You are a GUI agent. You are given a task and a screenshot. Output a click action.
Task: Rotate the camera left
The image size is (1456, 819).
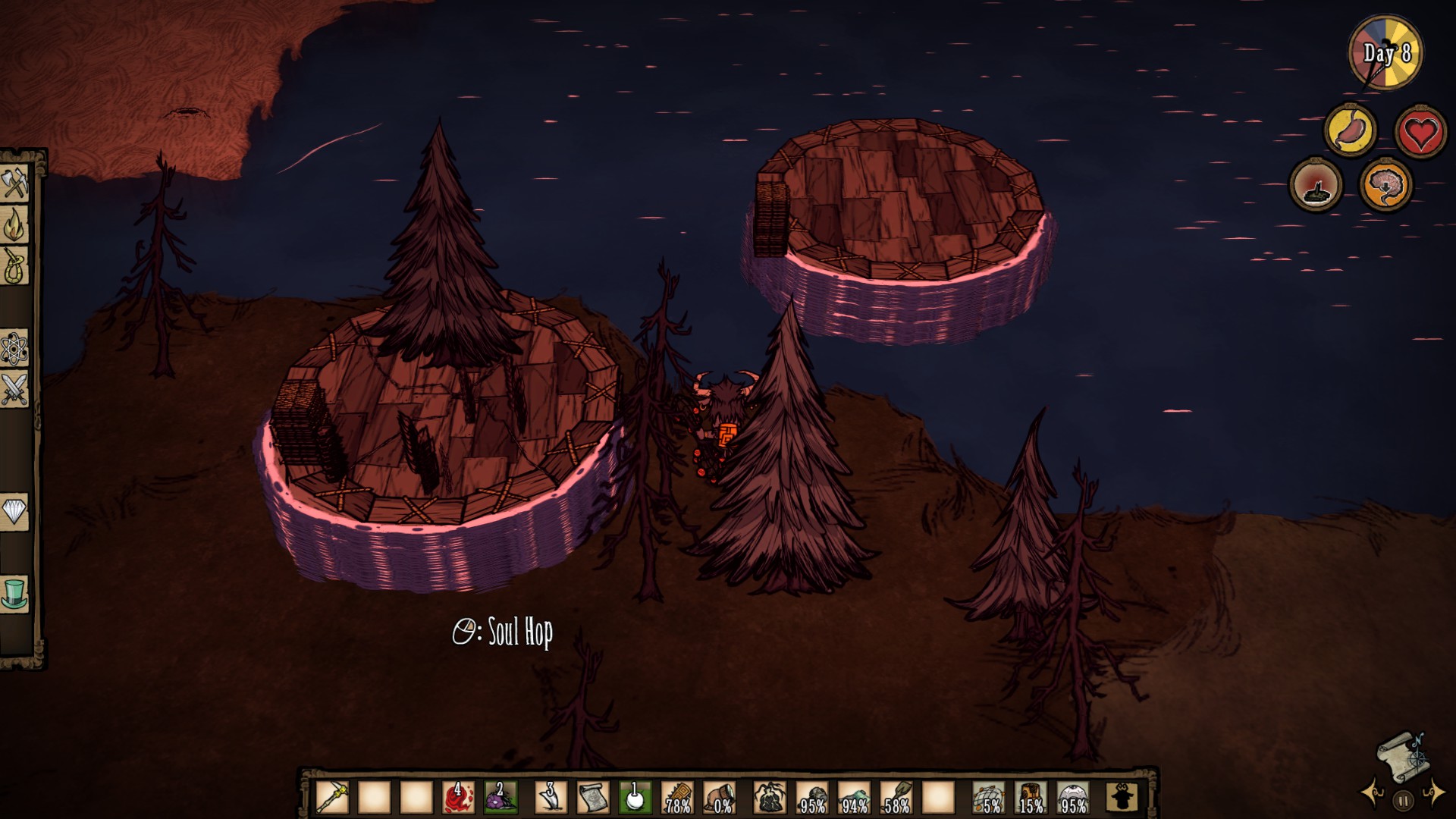1373,793
